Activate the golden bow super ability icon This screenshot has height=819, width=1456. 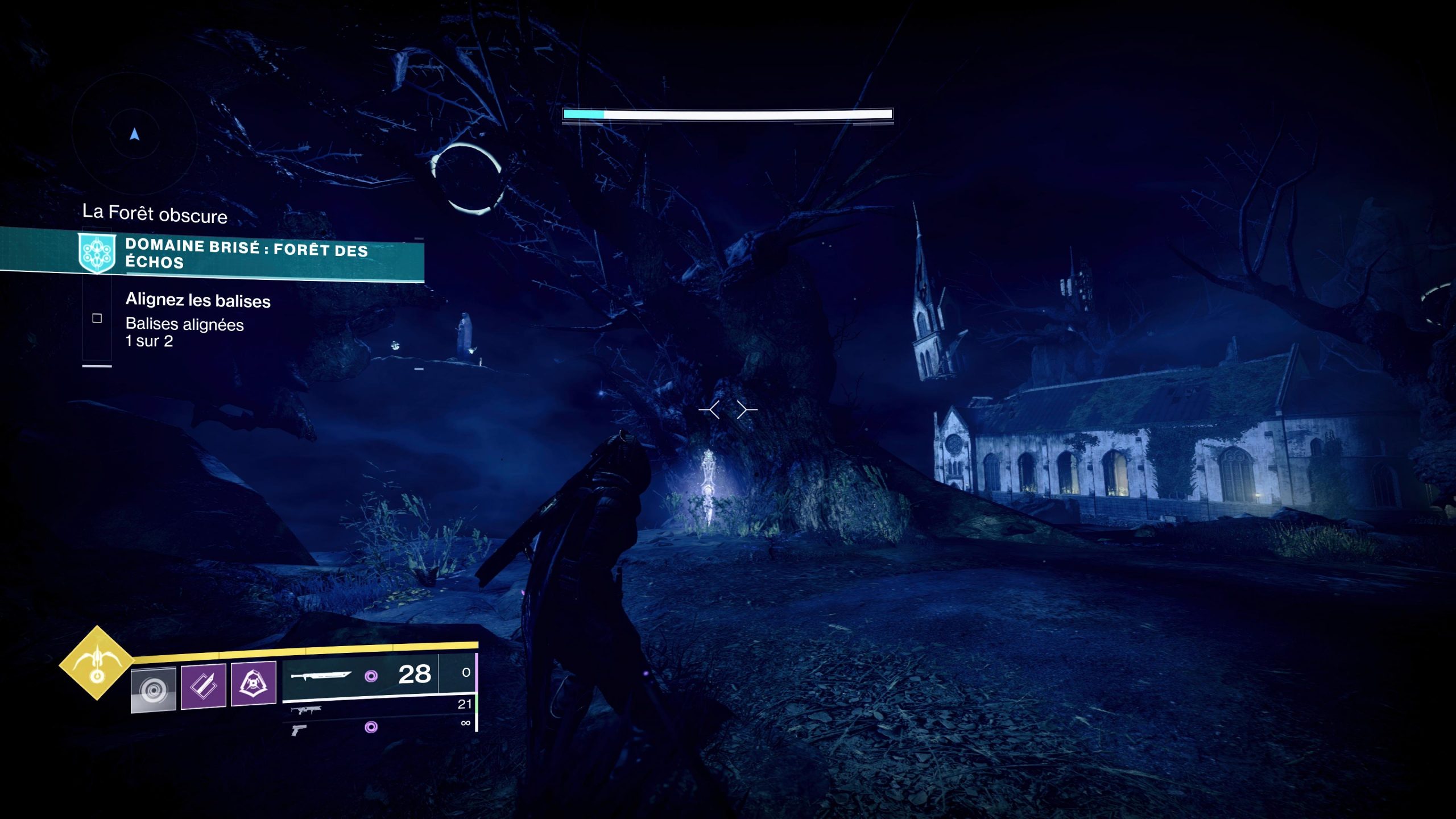(x=97, y=663)
